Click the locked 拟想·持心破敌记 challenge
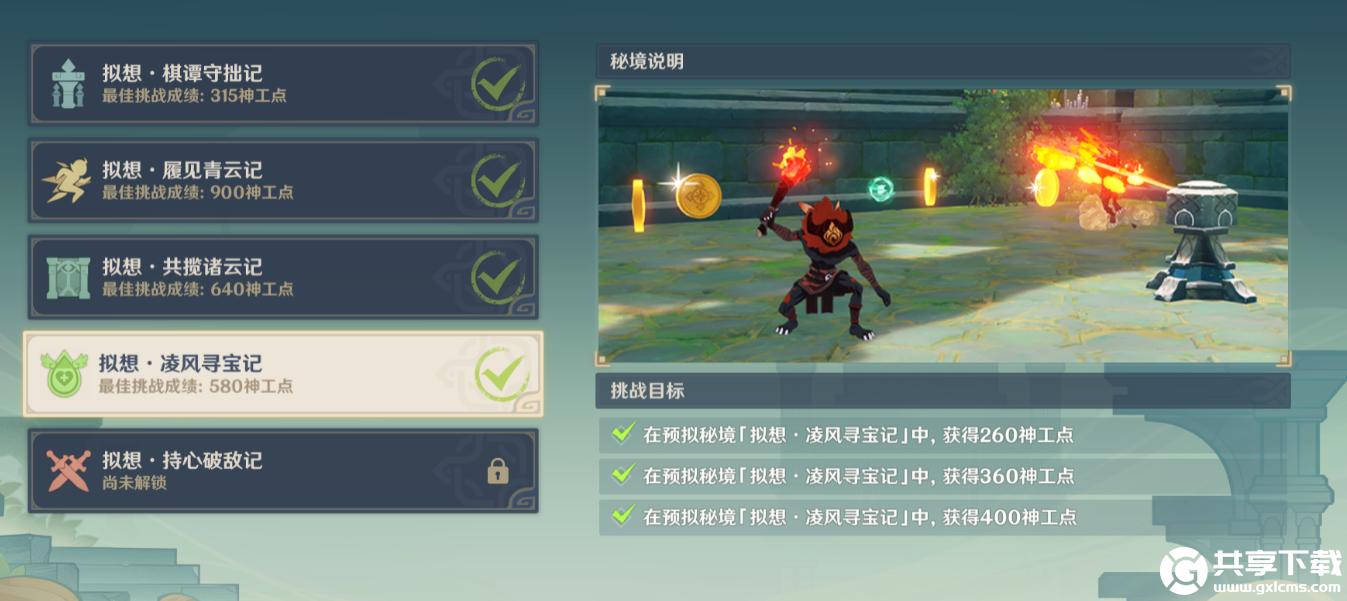 (282, 470)
